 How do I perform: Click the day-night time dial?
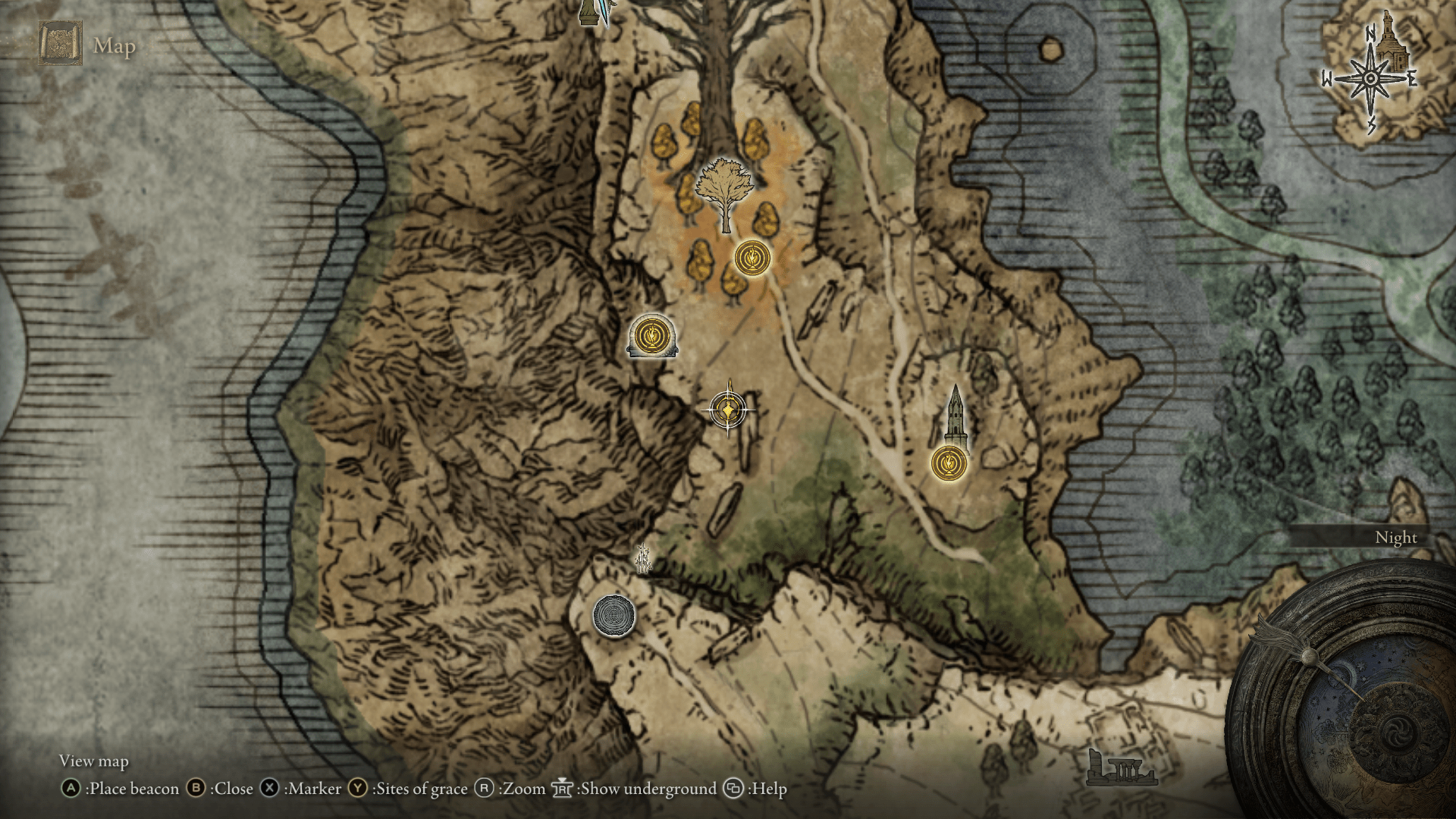(1357, 690)
